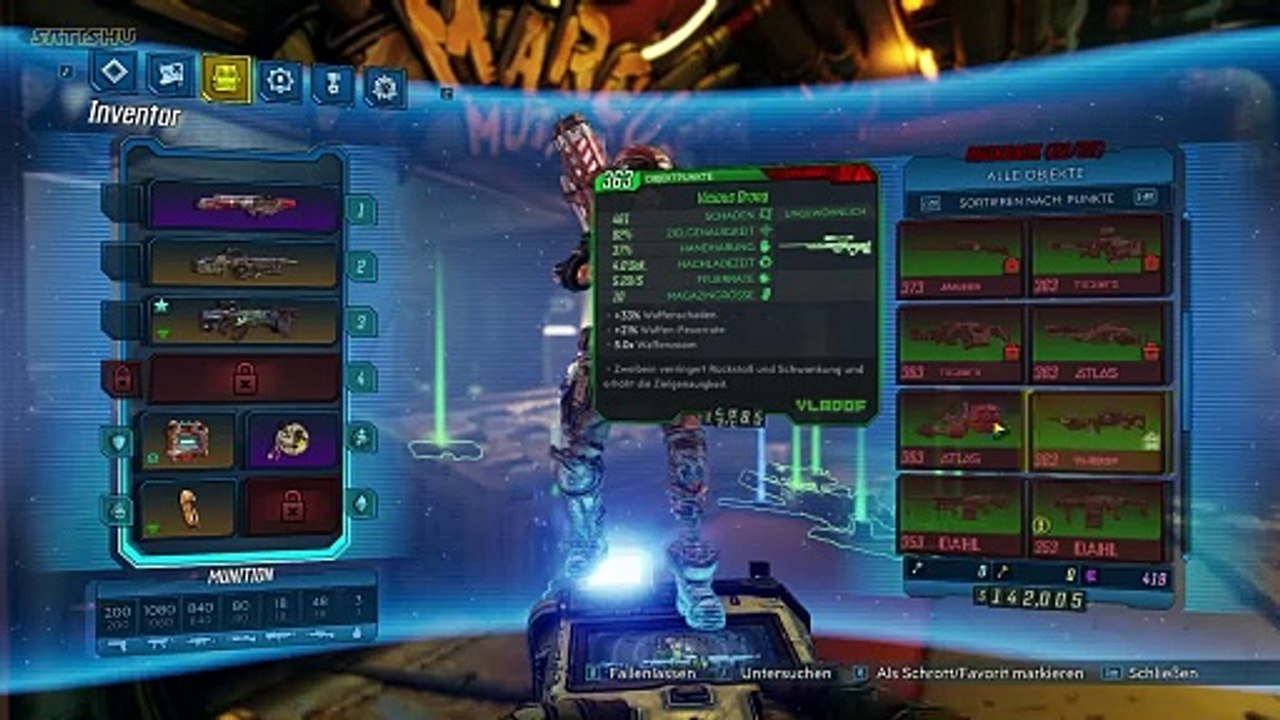Pick the purple grenade mod slot
This screenshot has width=1280, height=720.
292,440
